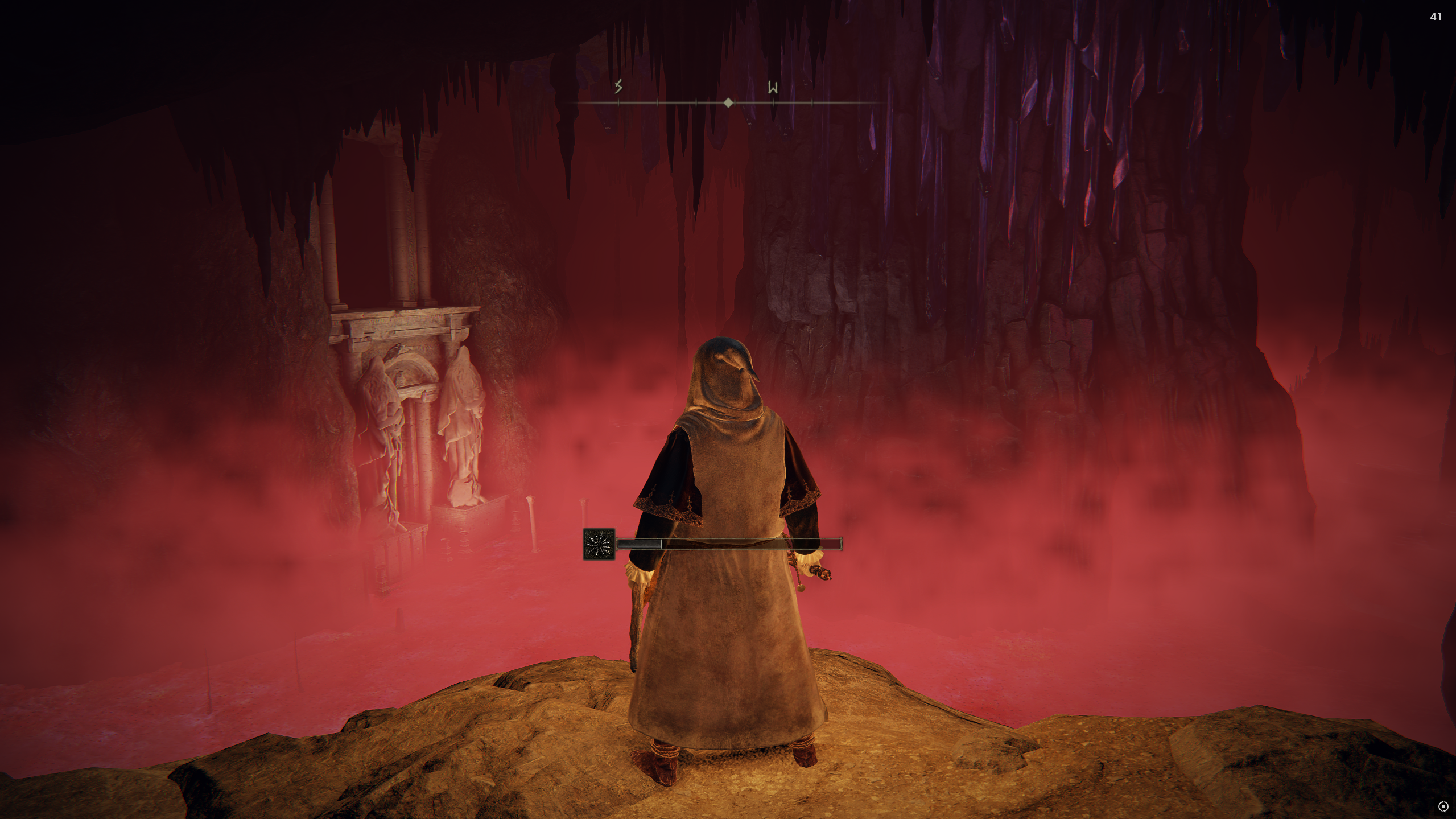Click the instant replay overlay indicator icon

coord(1442,806)
